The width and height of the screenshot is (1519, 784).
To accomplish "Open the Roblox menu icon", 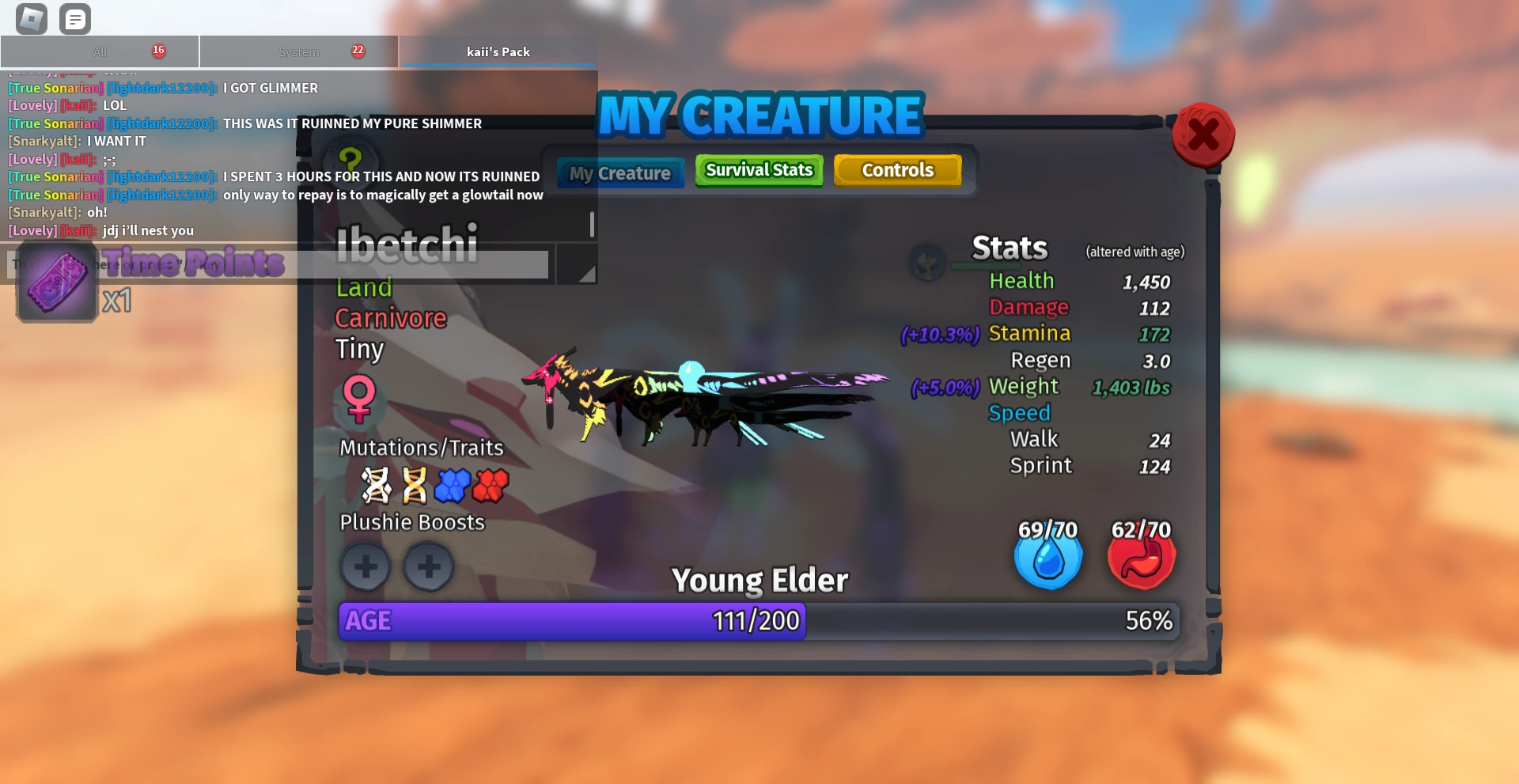I will 30,18.
